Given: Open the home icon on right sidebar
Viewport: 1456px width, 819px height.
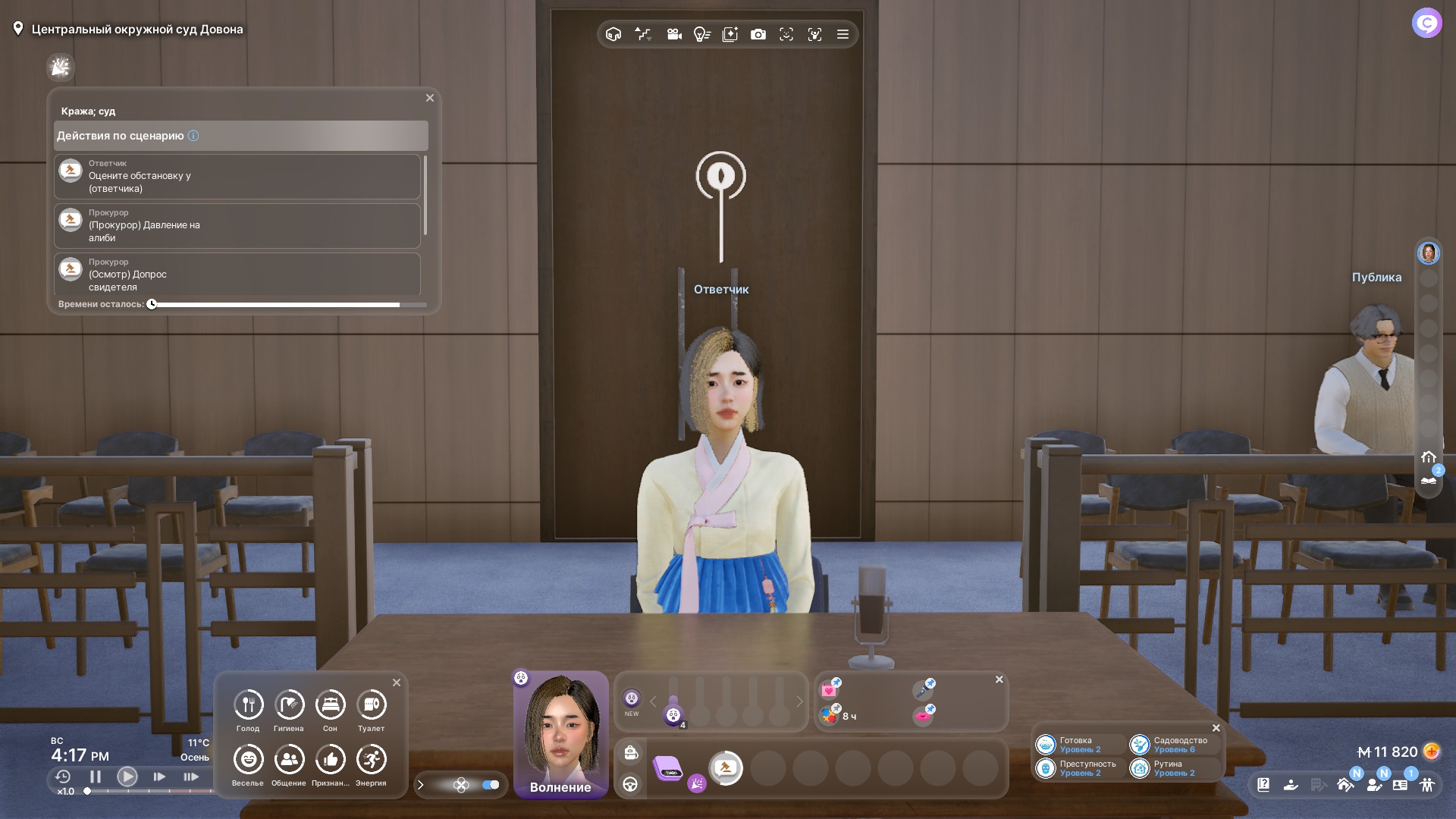Looking at the screenshot, I should tap(1429, 457).
